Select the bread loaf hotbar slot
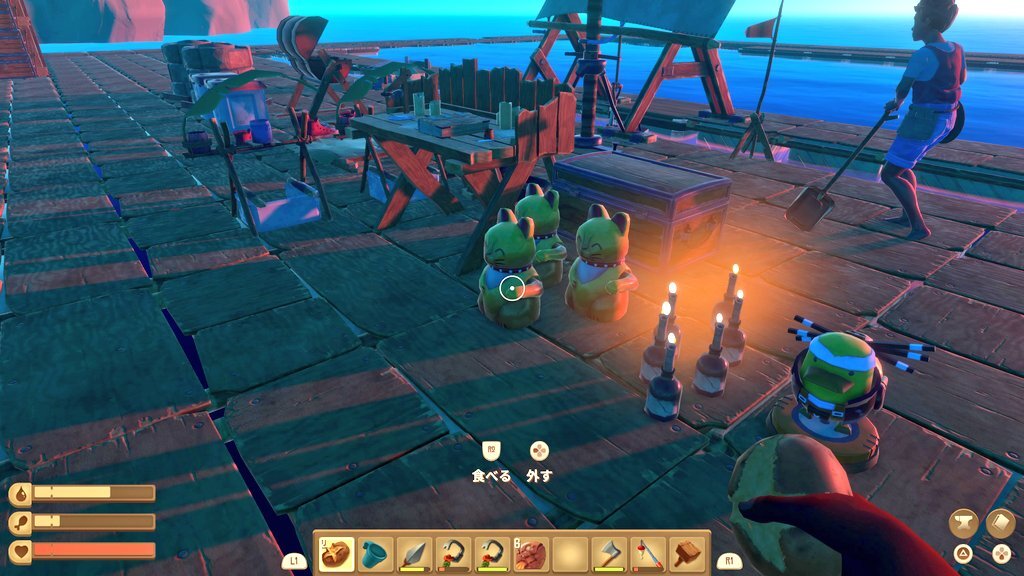Image resolution: width=1024 pixels, height=576 pixels. click(336, 553)
